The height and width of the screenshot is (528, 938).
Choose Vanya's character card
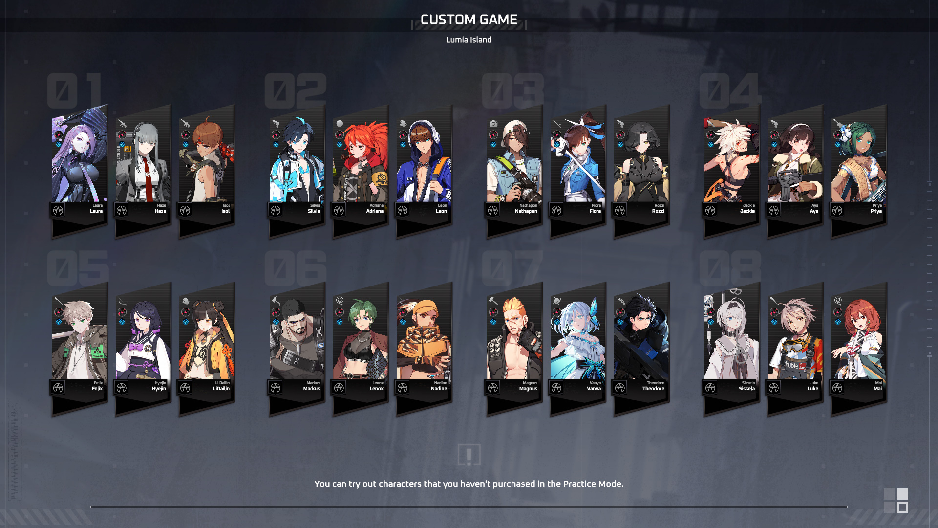coord(576,342)
